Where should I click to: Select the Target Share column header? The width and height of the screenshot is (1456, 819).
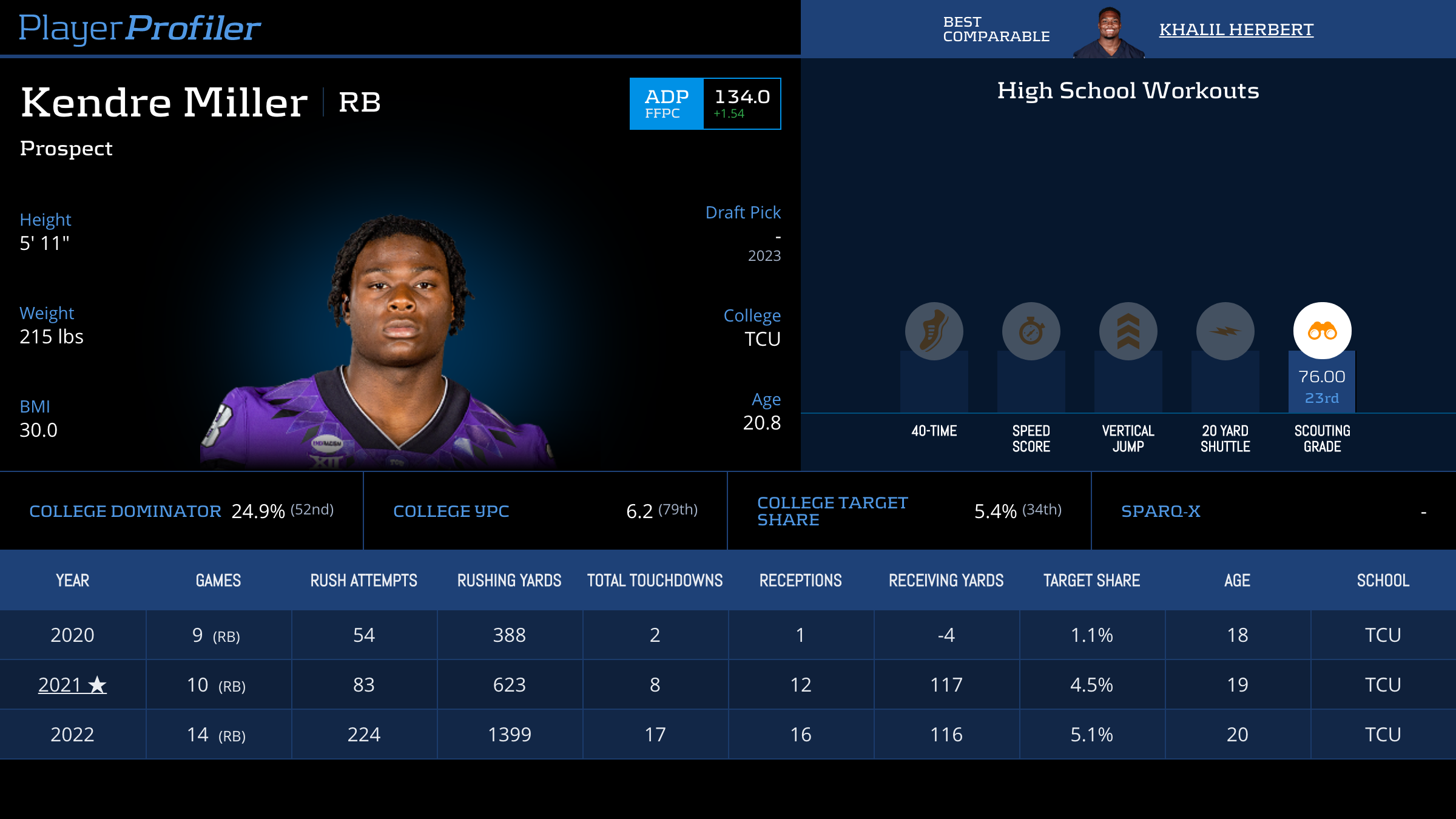click(1091, 581)
